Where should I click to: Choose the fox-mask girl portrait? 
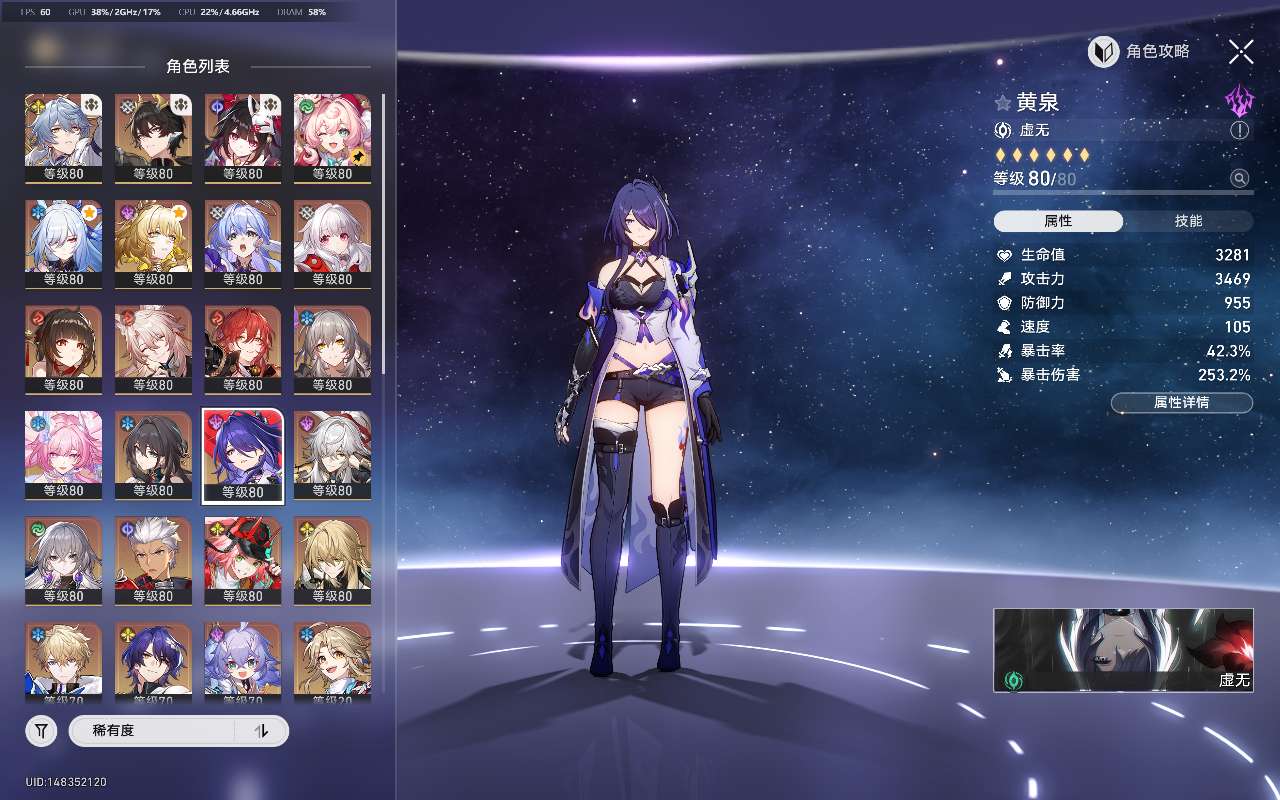point(243,138)
